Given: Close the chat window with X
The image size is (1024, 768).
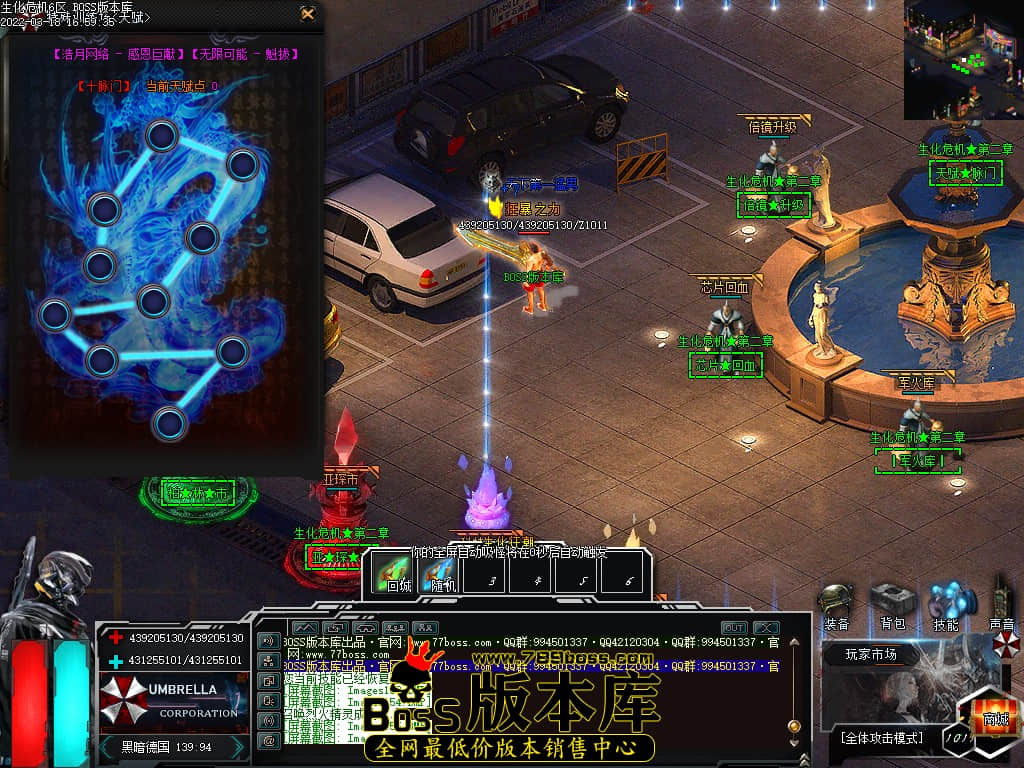Looking at the screenshot, I should coord(767,628).
